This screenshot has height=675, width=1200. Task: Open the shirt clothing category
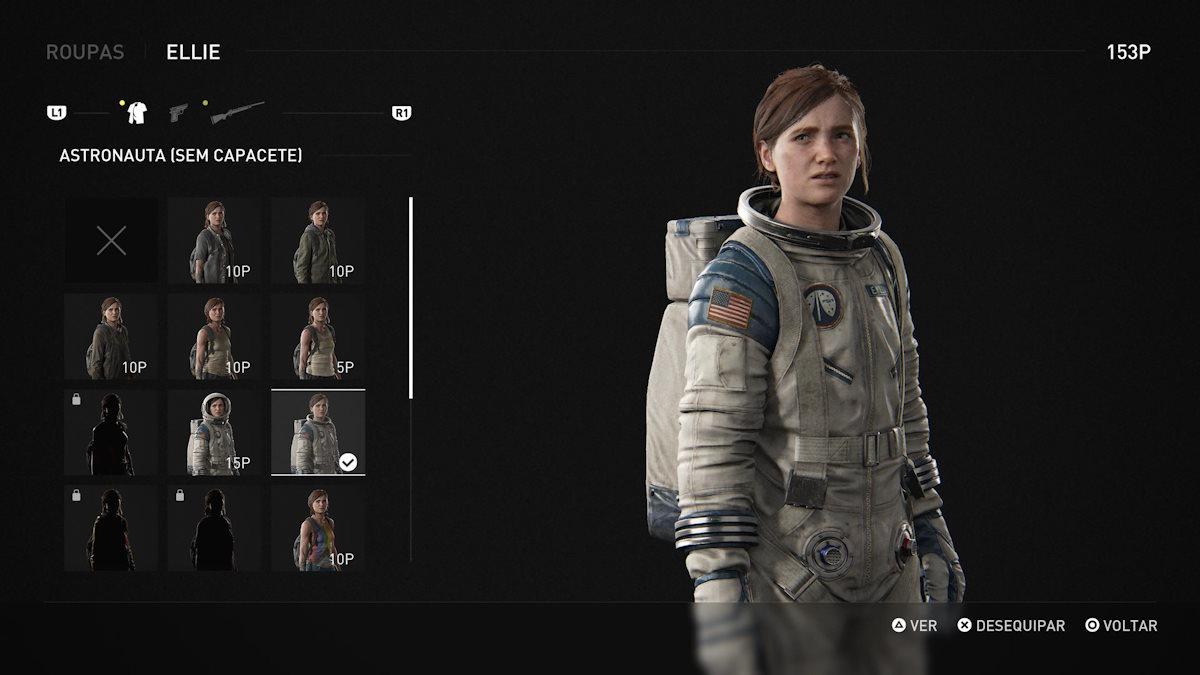click(137, 112)
